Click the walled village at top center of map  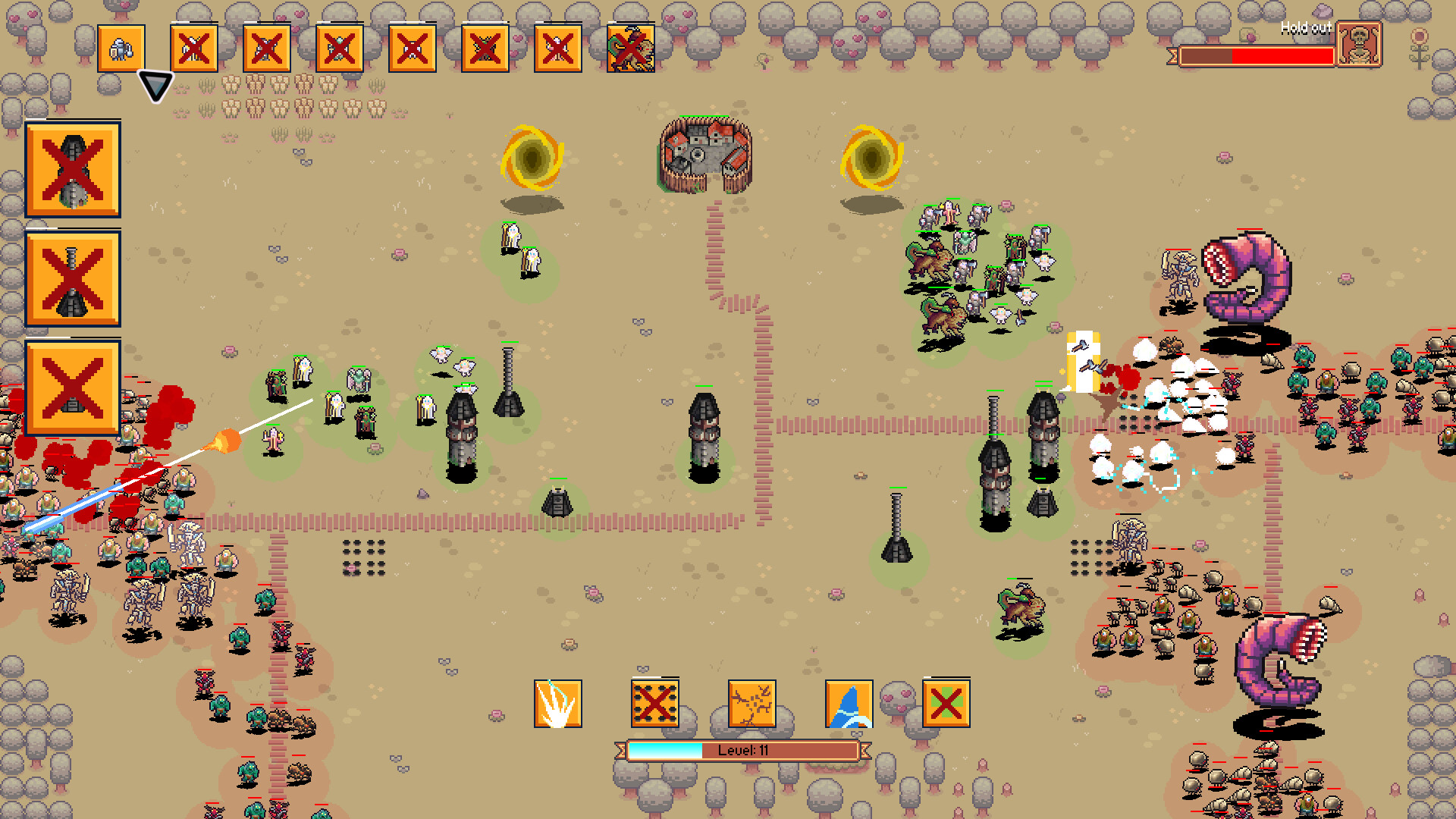point(701,155)
